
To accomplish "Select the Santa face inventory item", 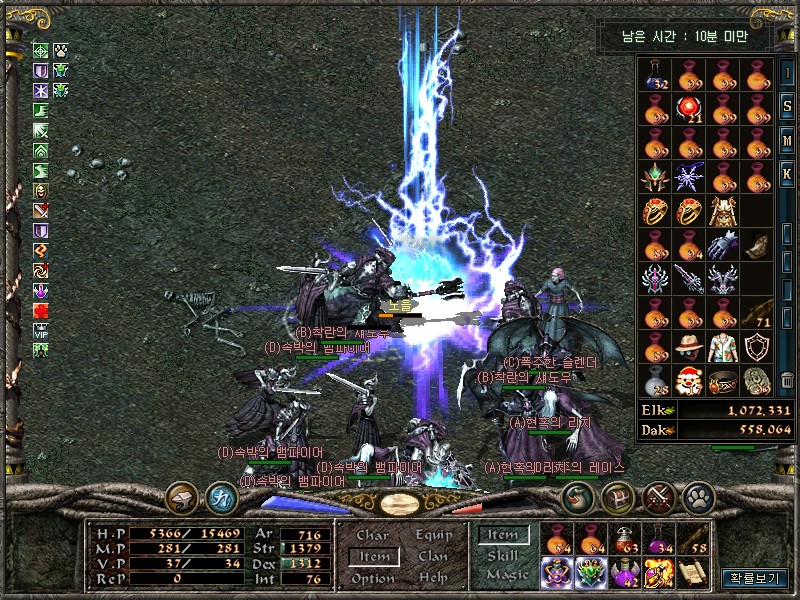I will pyautogui.click(x=689, y=381).
